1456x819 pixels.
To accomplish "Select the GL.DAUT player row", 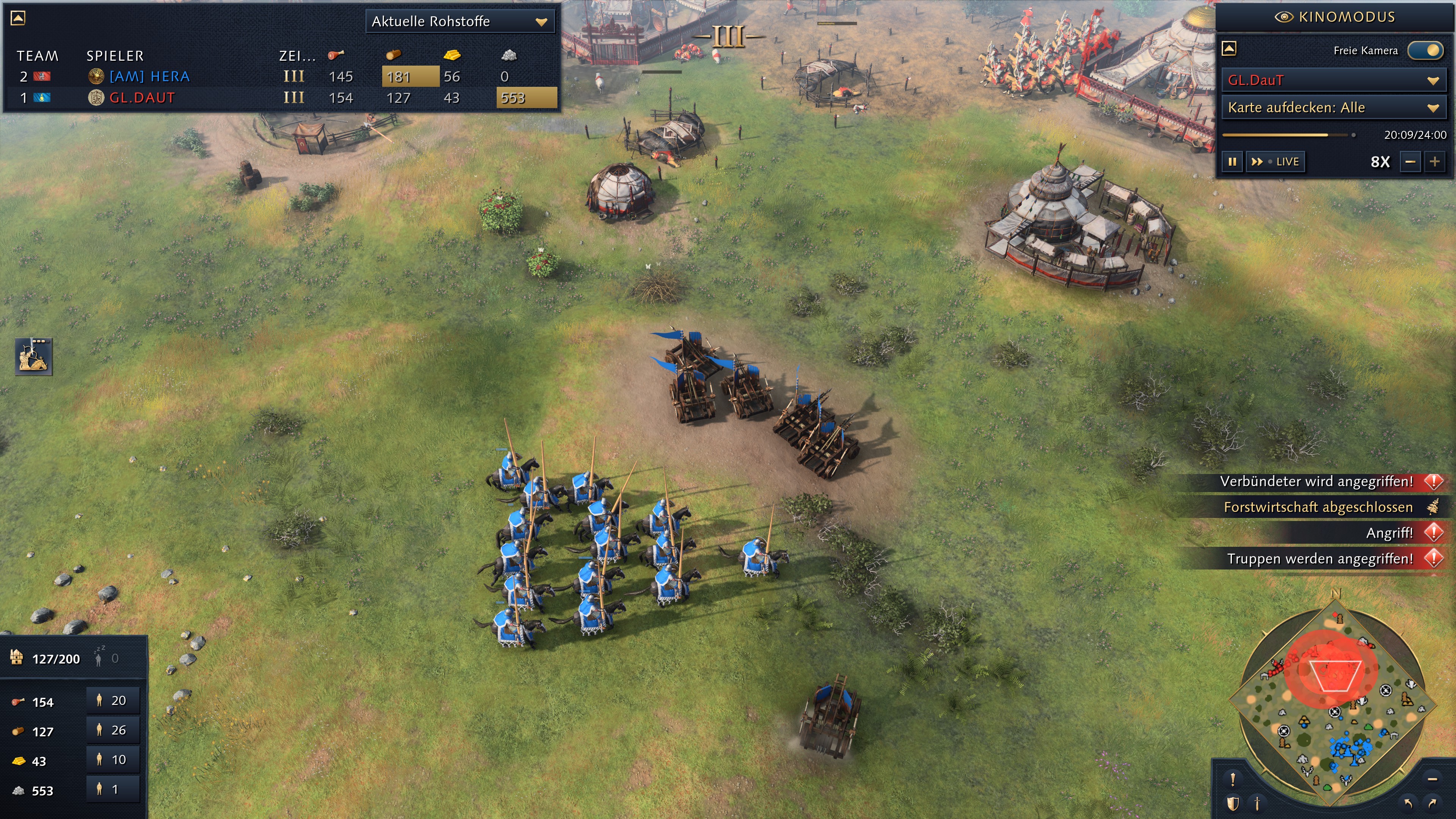I will coord(142,98).
